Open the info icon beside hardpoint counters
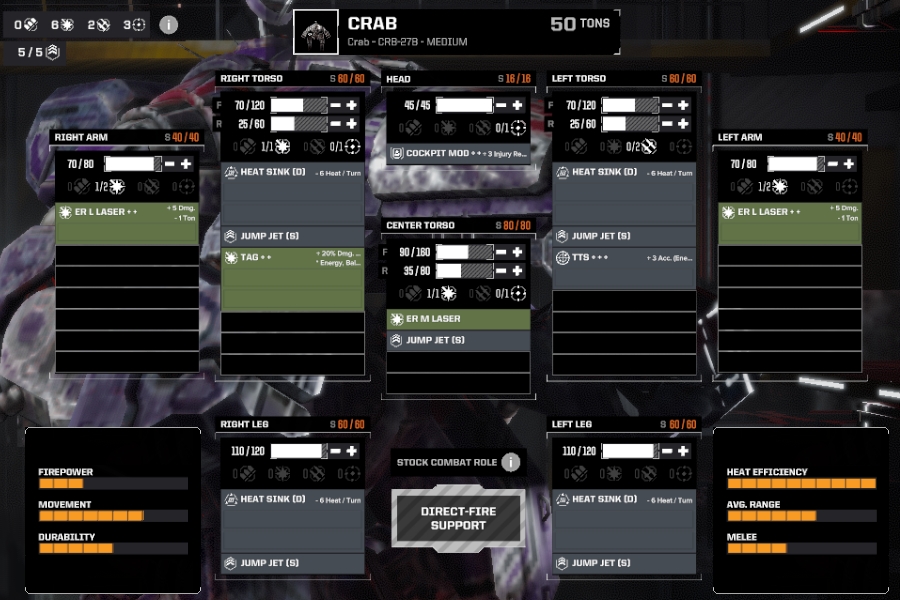 168,24
